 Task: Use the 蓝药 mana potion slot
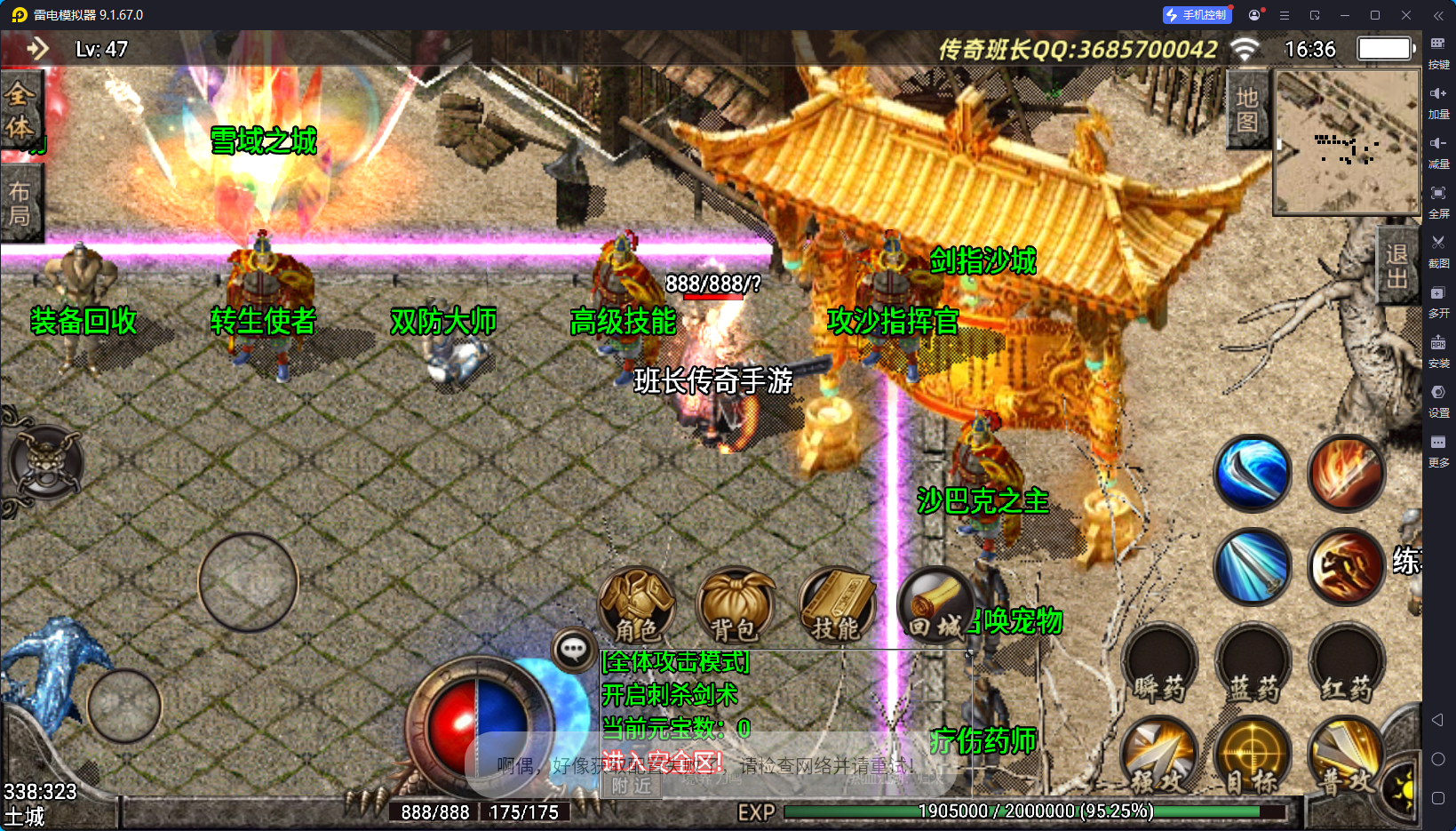click(1253, 667)
